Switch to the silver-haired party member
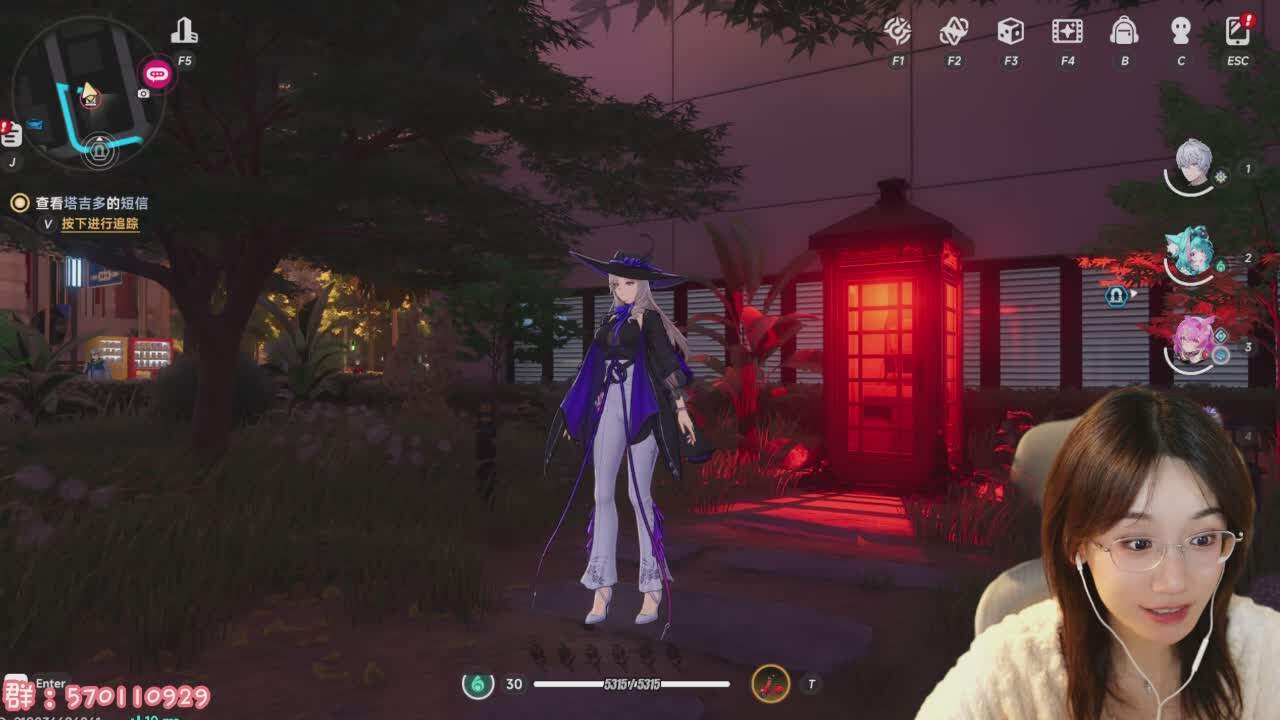 1193,164
